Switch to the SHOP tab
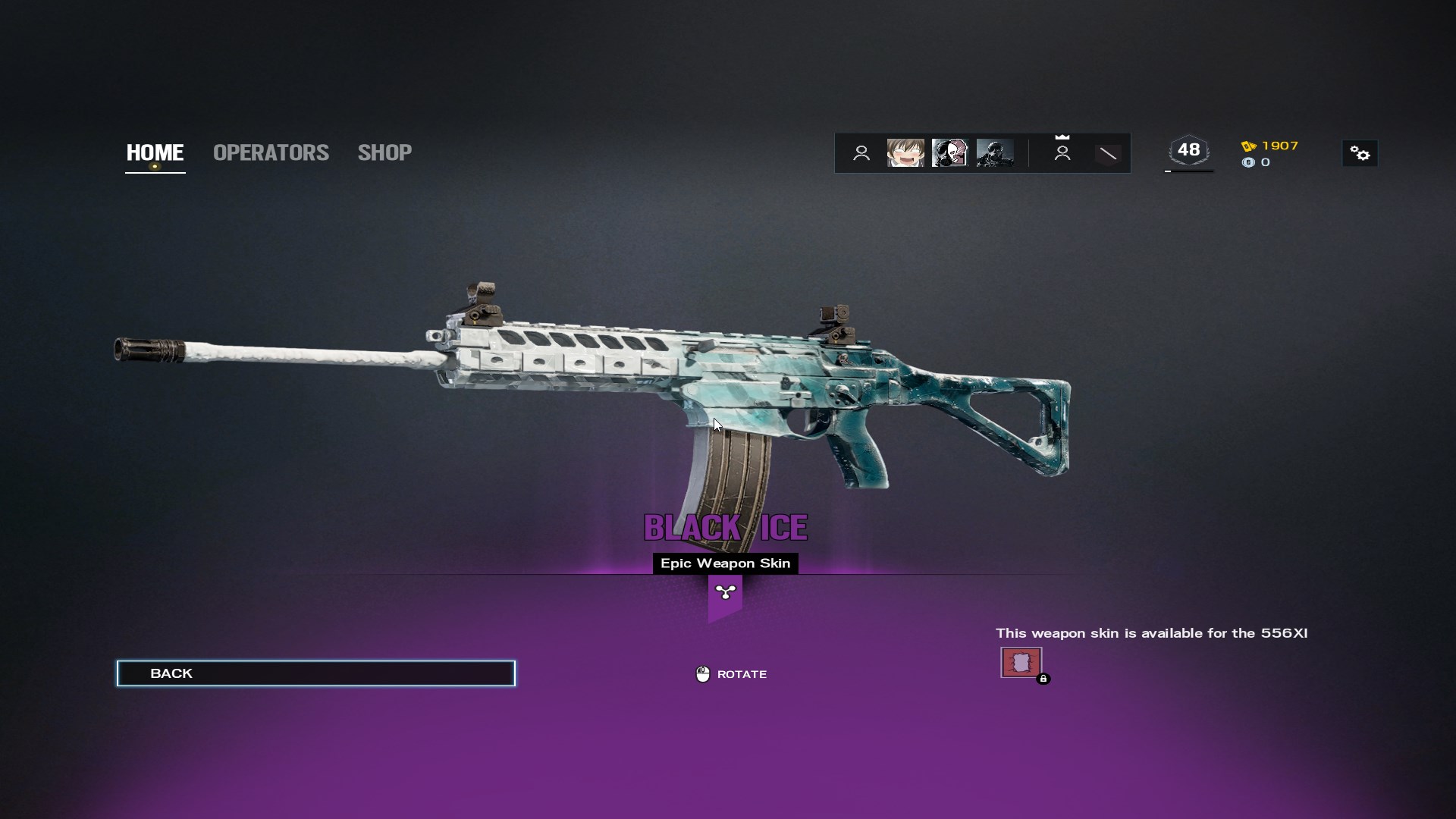Viewport: 1456px width, 819px height. pyautogui.click(x=384, y=152)
